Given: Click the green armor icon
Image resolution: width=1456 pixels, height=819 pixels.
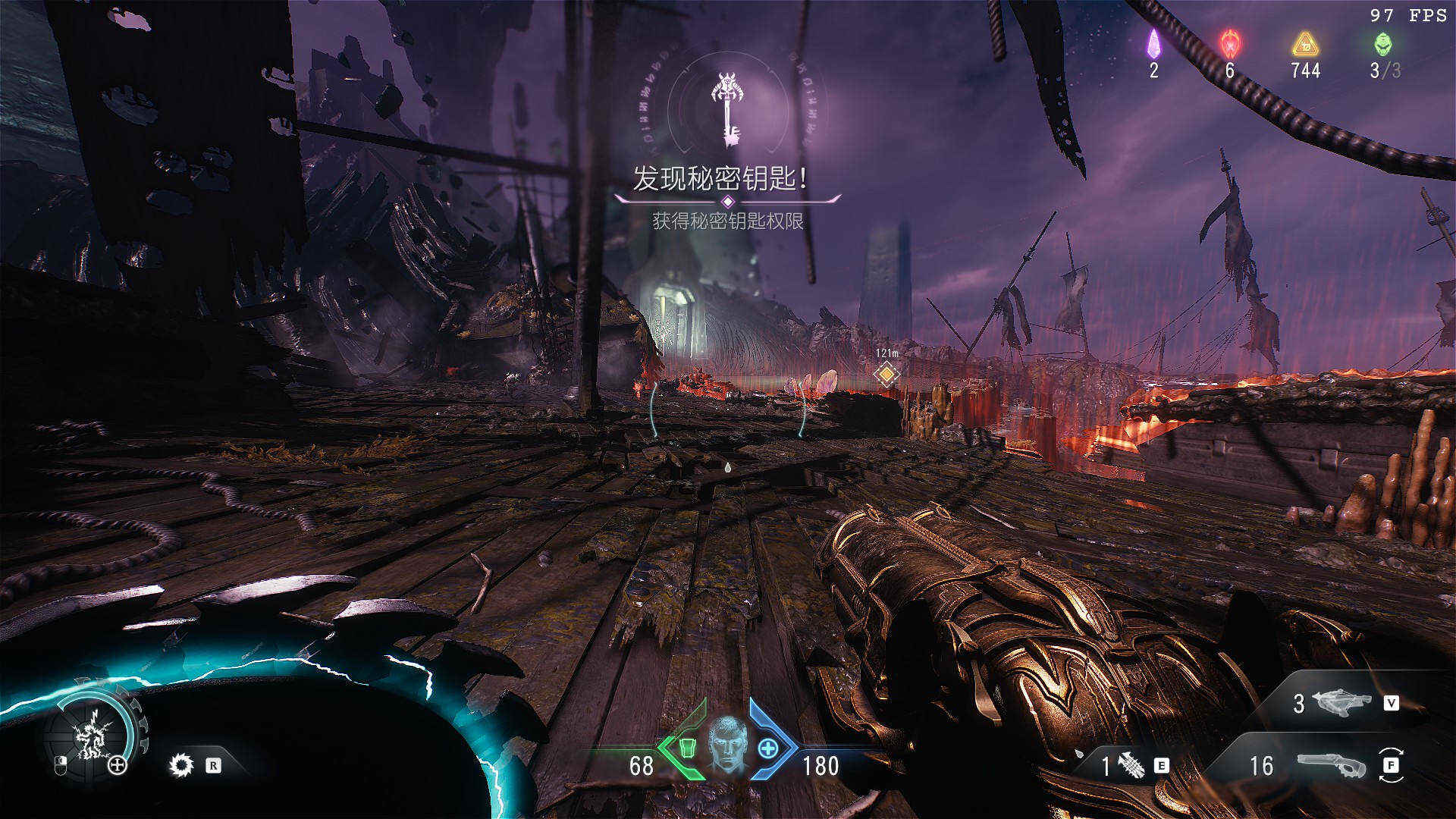Looking at the screenshot, I should [686, 748].
